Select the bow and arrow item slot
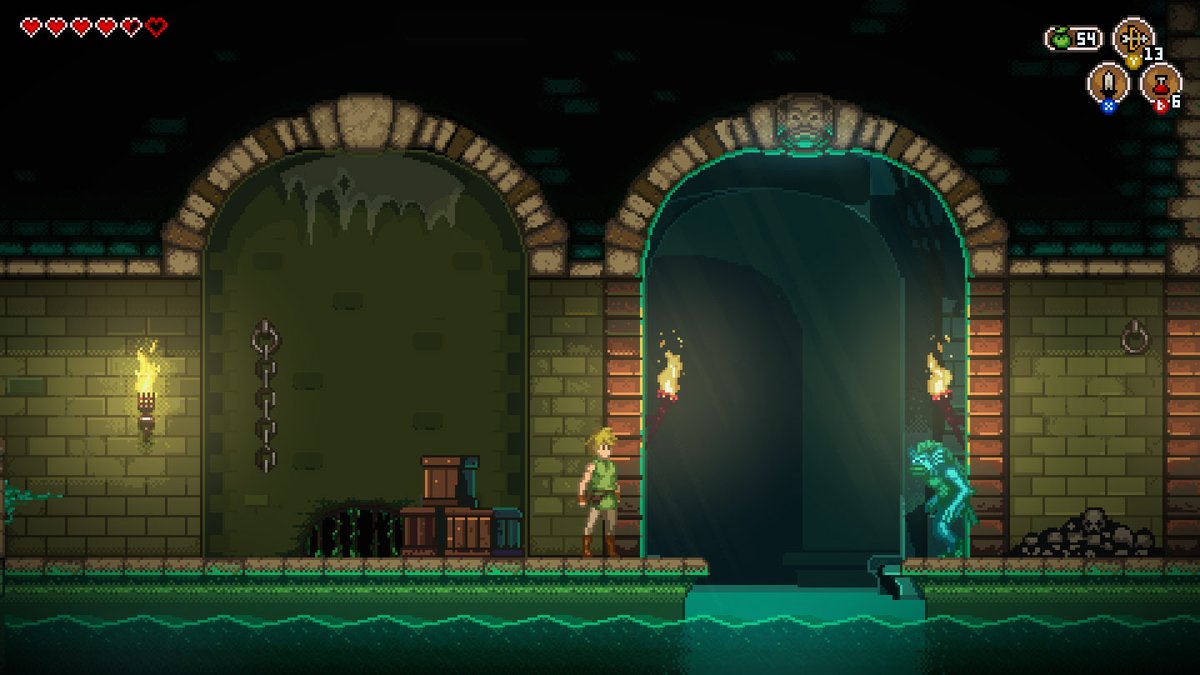 1133,38
